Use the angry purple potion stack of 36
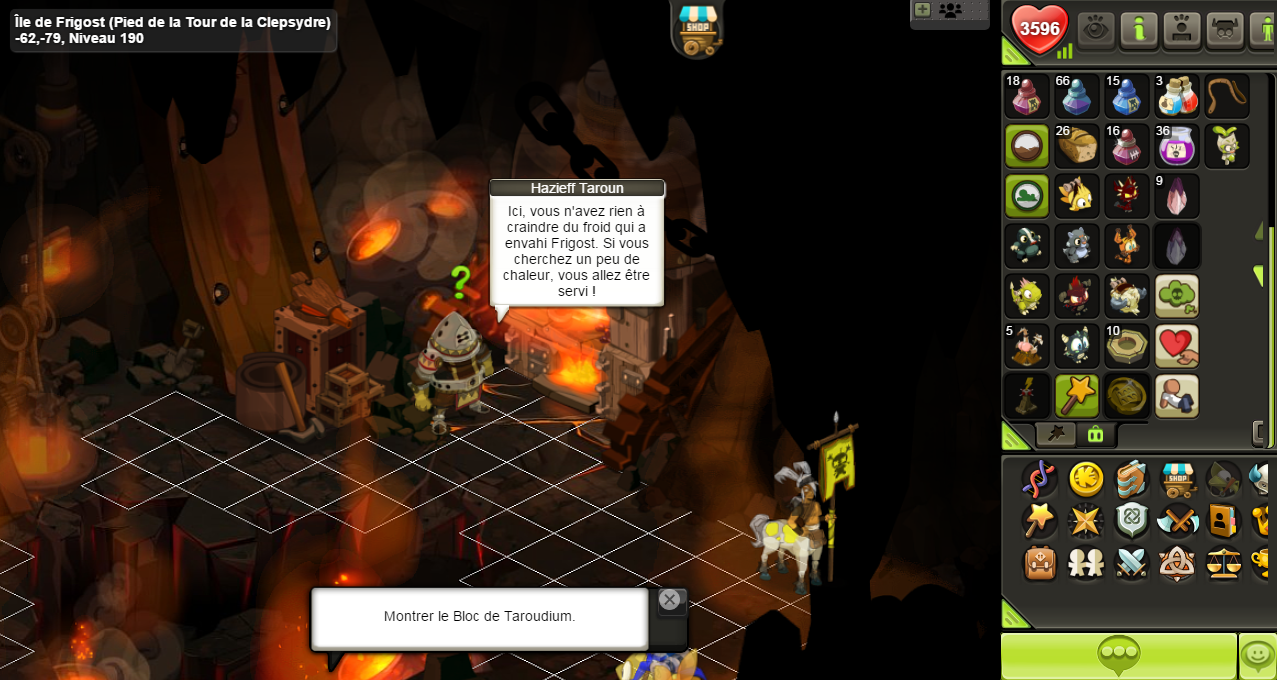Viewport: 1277px width, 680px height. [x=1177, y=146]
